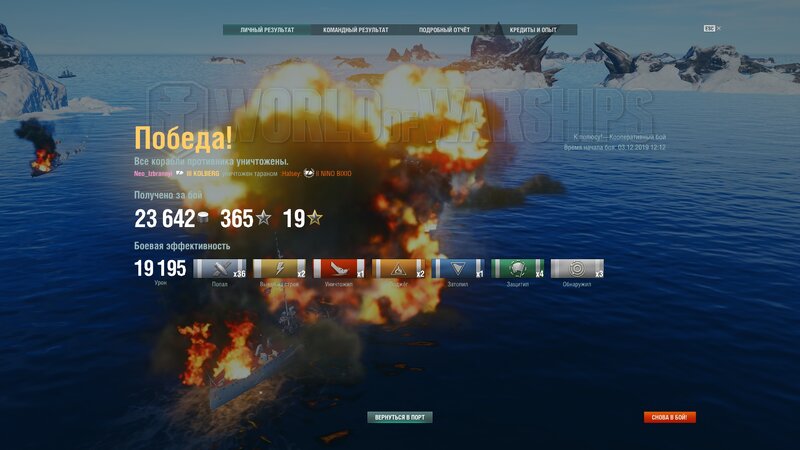Select the orange fire triangle ribbon

(x=398, y=268)
